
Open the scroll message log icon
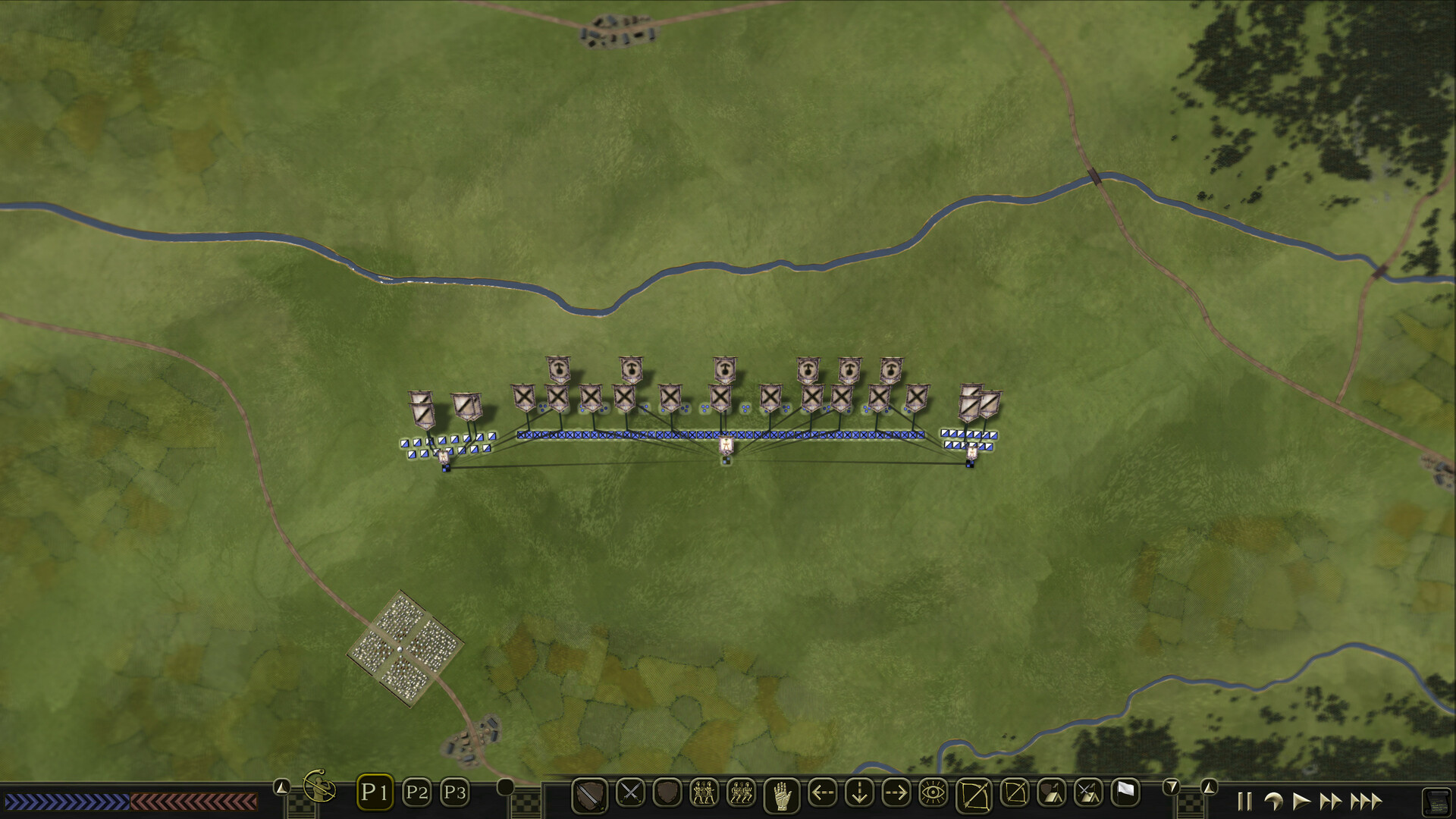1437,802
